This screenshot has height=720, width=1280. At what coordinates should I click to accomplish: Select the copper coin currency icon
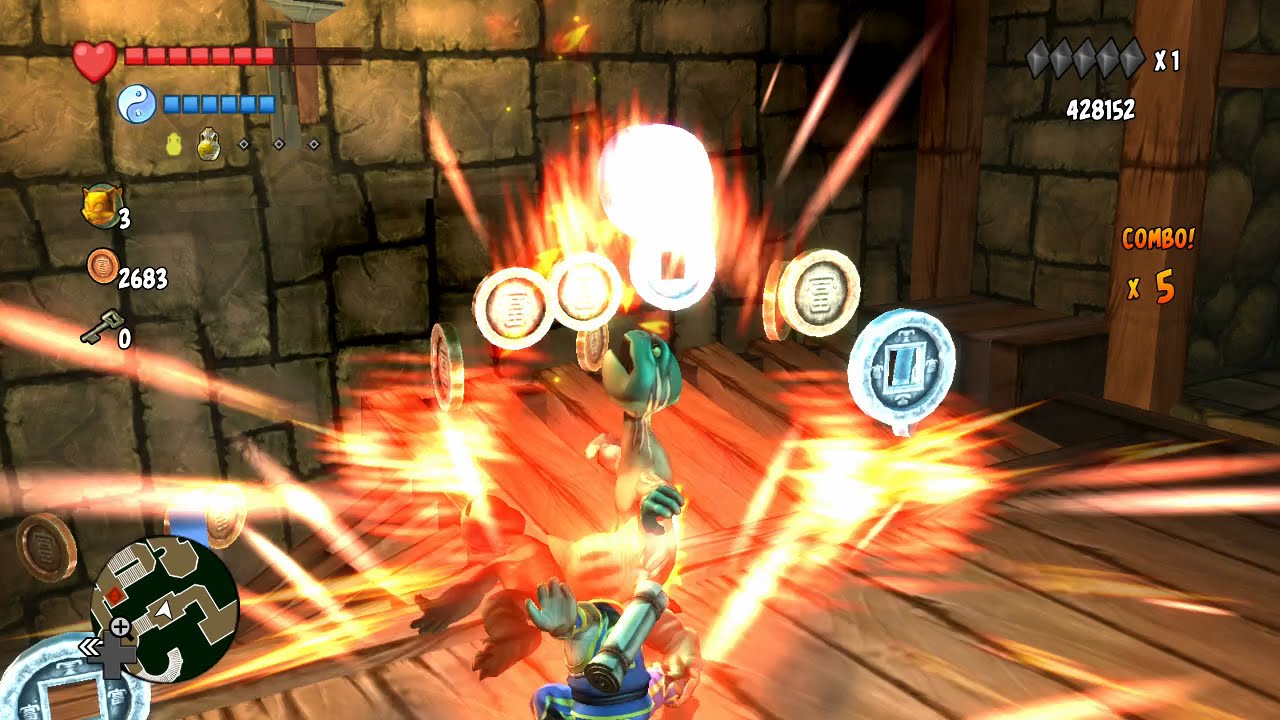(x=101, y=266)
